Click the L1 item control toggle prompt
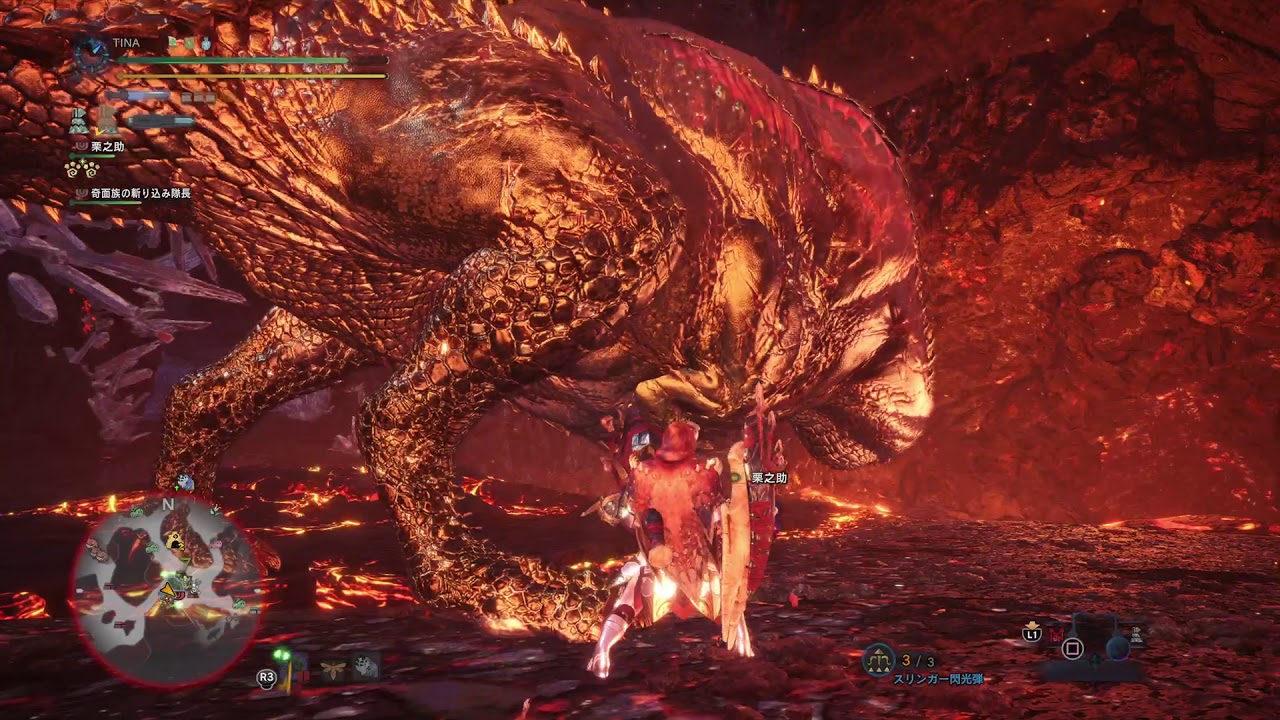This screenshot has height=720, width=1280. tap(1032, 634)
